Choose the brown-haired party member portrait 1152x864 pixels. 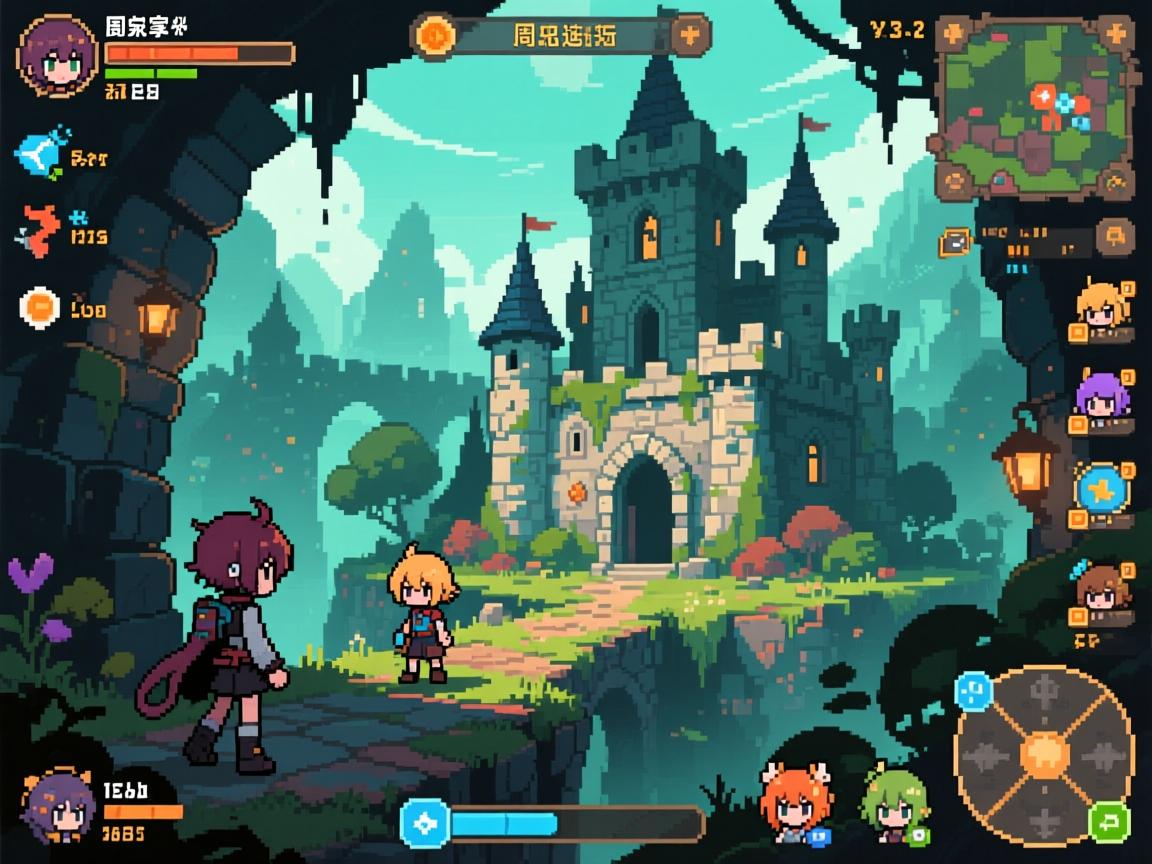[1101, 589]
